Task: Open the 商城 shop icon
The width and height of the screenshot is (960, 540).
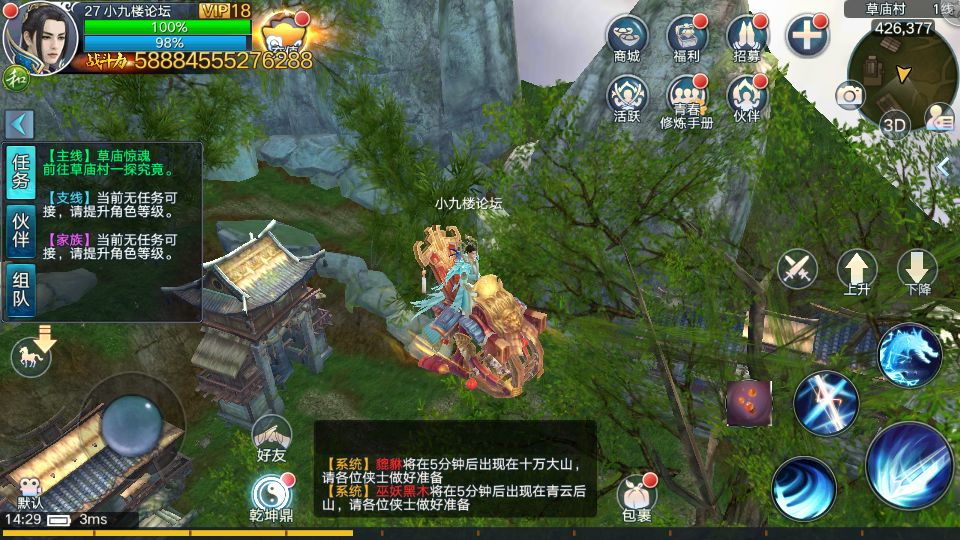Action: [x=627, y=36]
